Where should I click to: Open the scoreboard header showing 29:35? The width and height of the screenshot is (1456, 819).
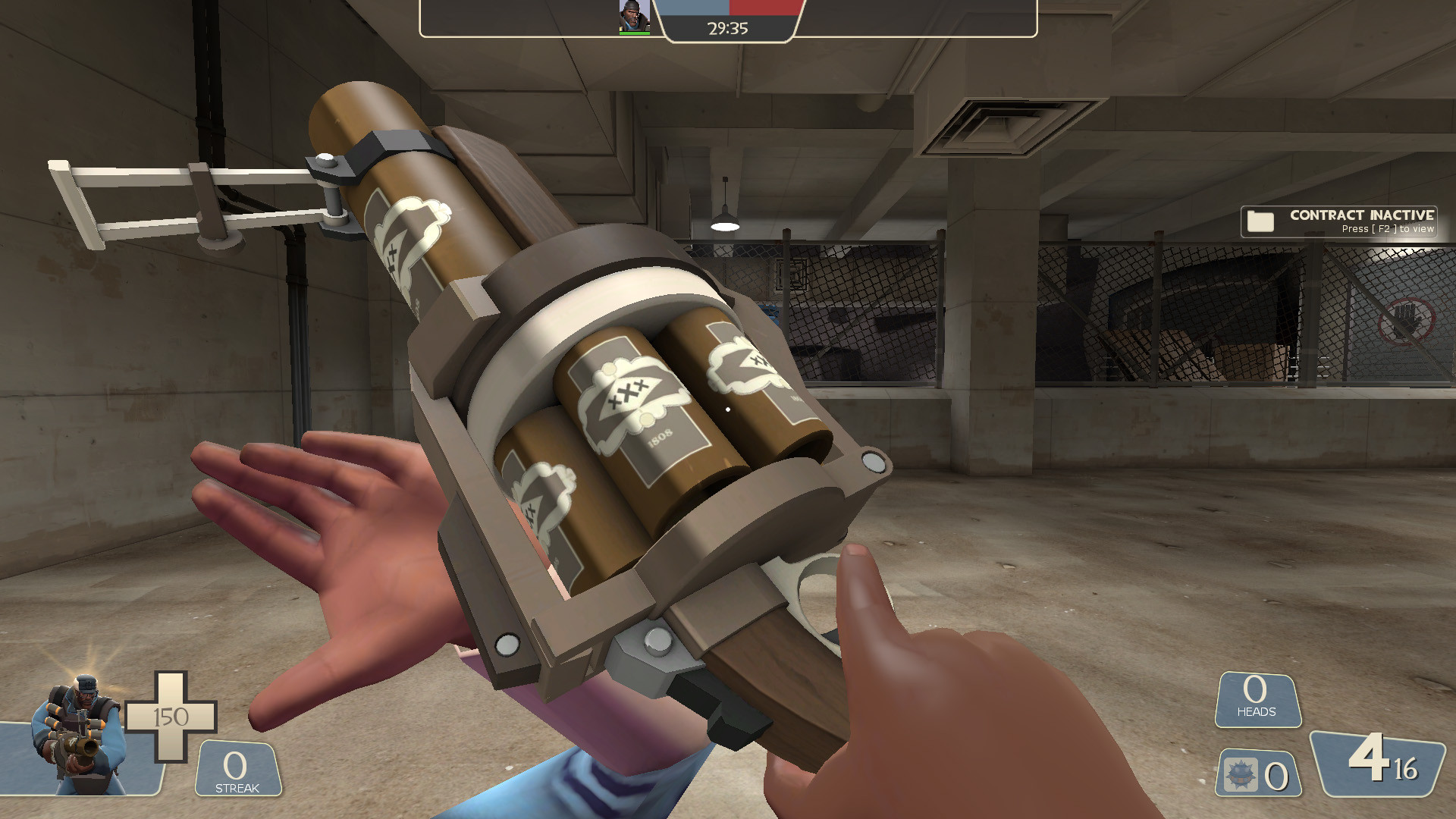click(726, 29)
